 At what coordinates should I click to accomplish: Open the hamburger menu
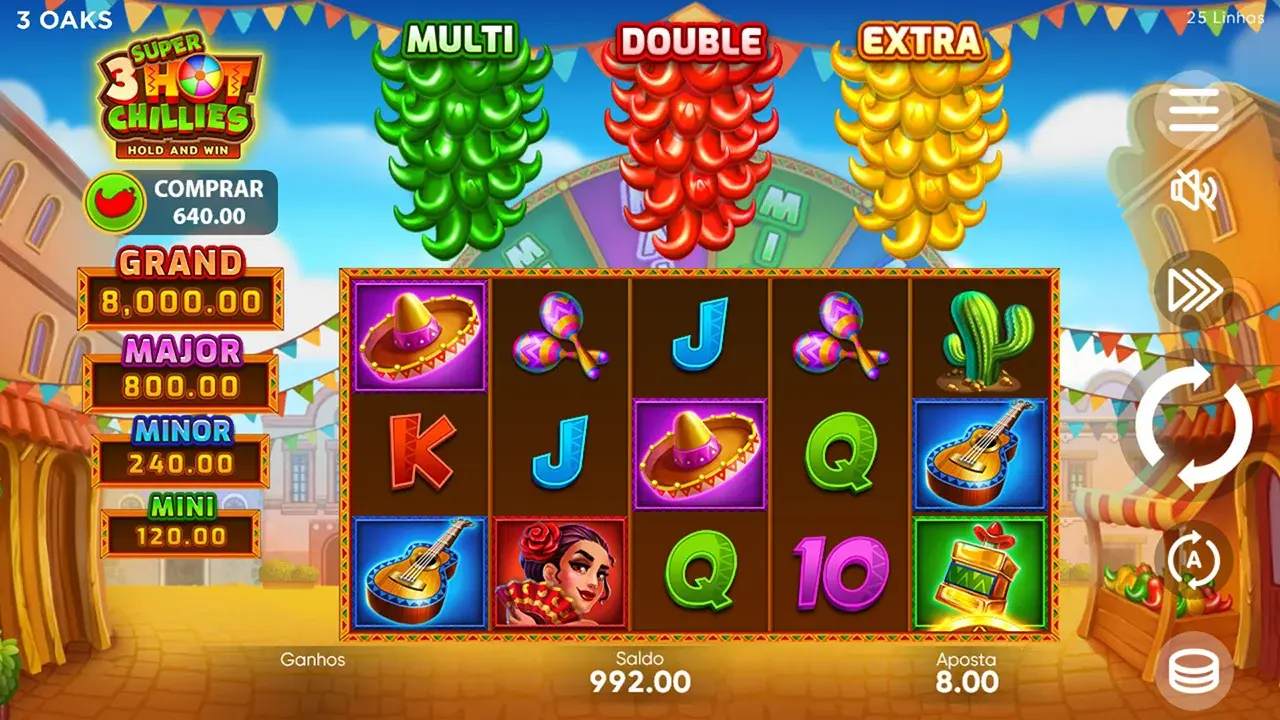pos(1193,110)
